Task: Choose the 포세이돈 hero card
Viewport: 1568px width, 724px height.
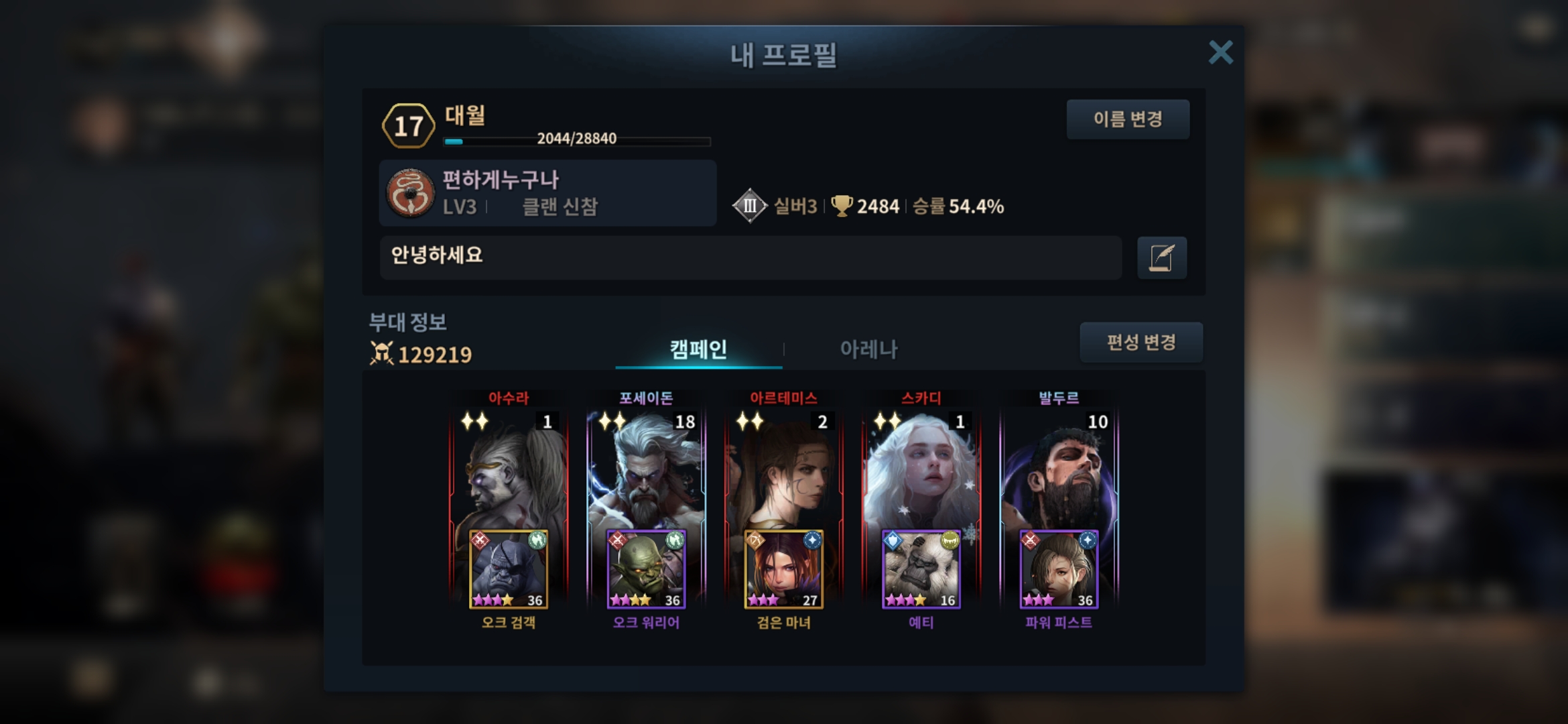Action: point(646,469)
